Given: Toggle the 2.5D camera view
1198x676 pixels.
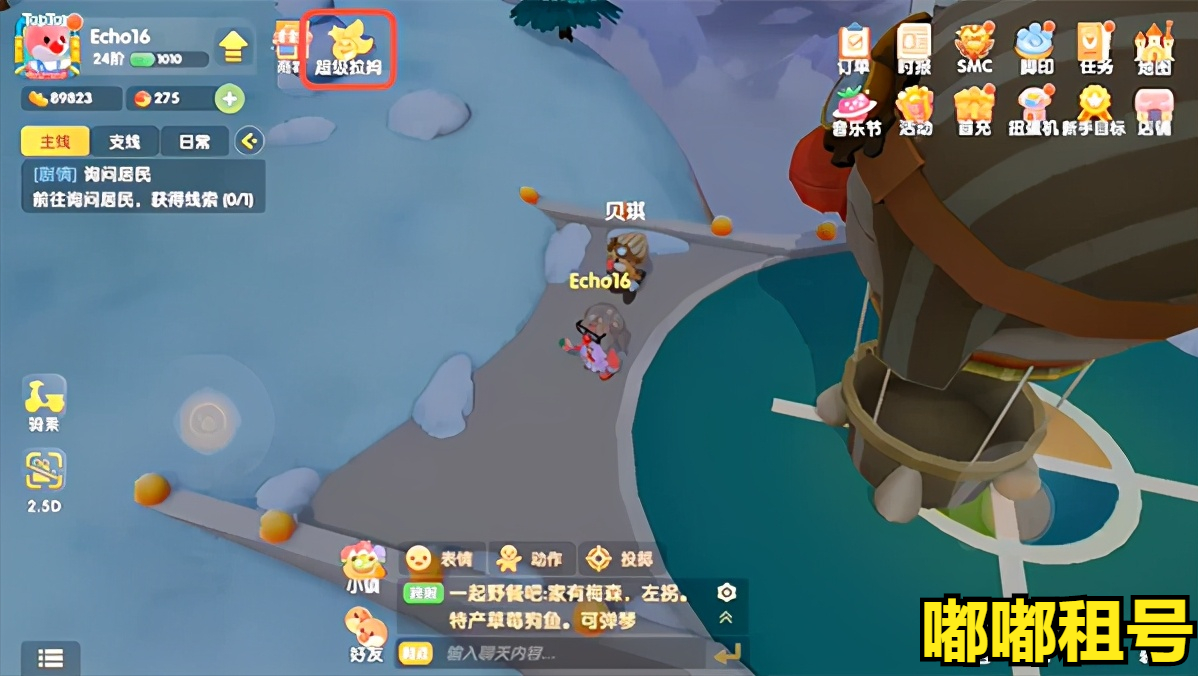Looking at the screenshot, I should point(44,480).
